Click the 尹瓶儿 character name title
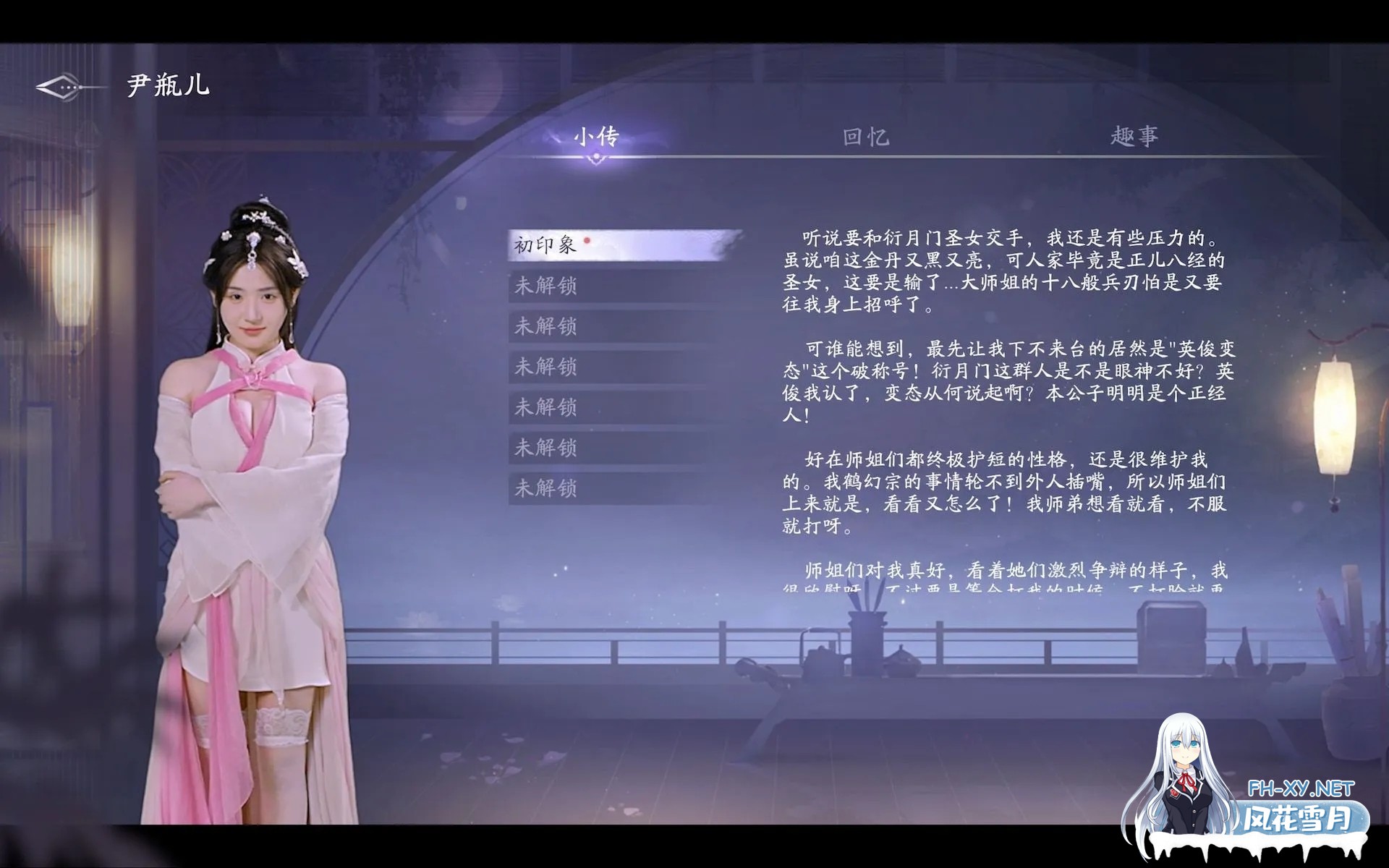The width and height of the screenshot is (1389, 868). click(x=166, y=85)
